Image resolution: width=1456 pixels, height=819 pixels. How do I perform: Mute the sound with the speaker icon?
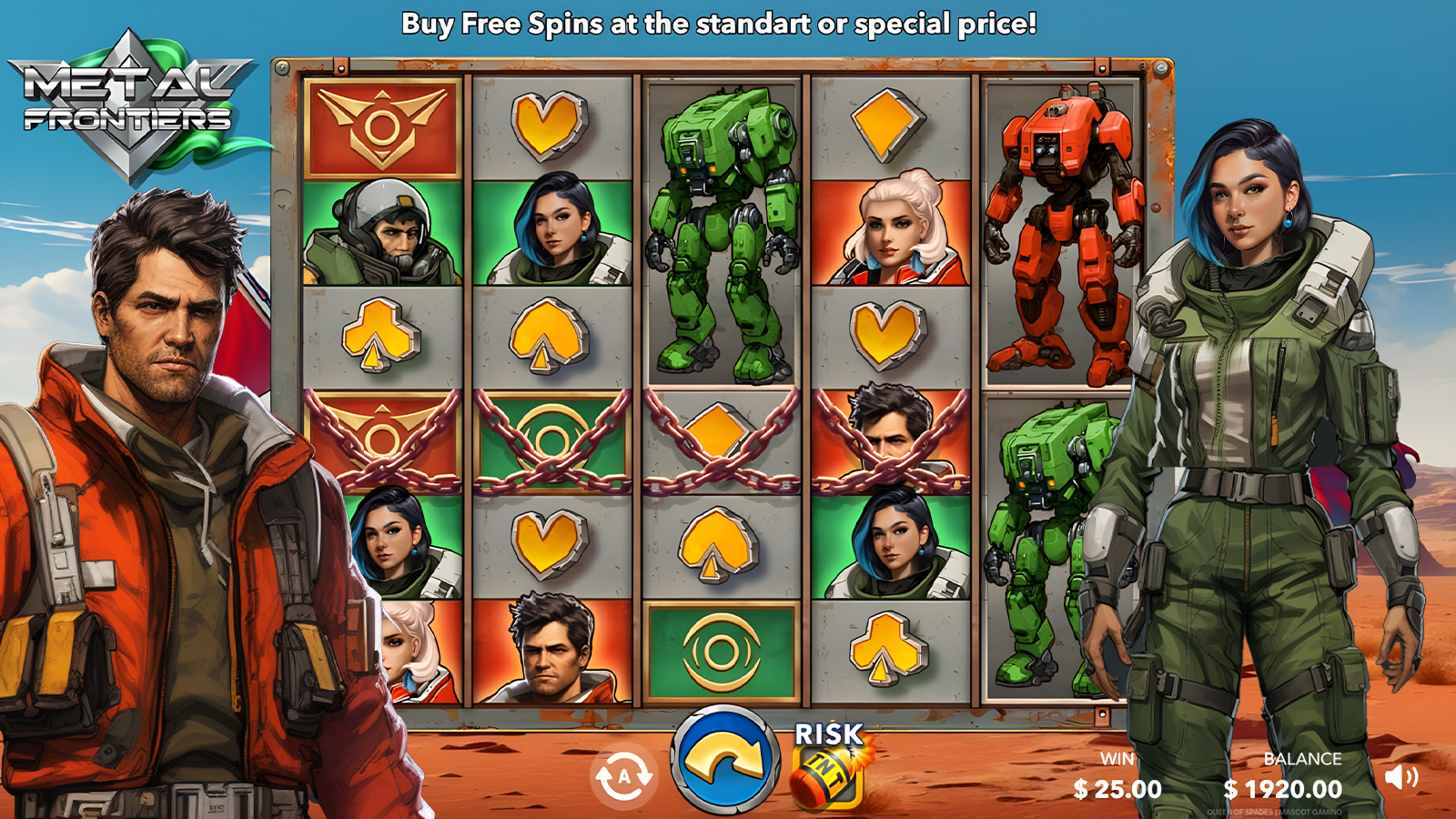coord(1400,777)
